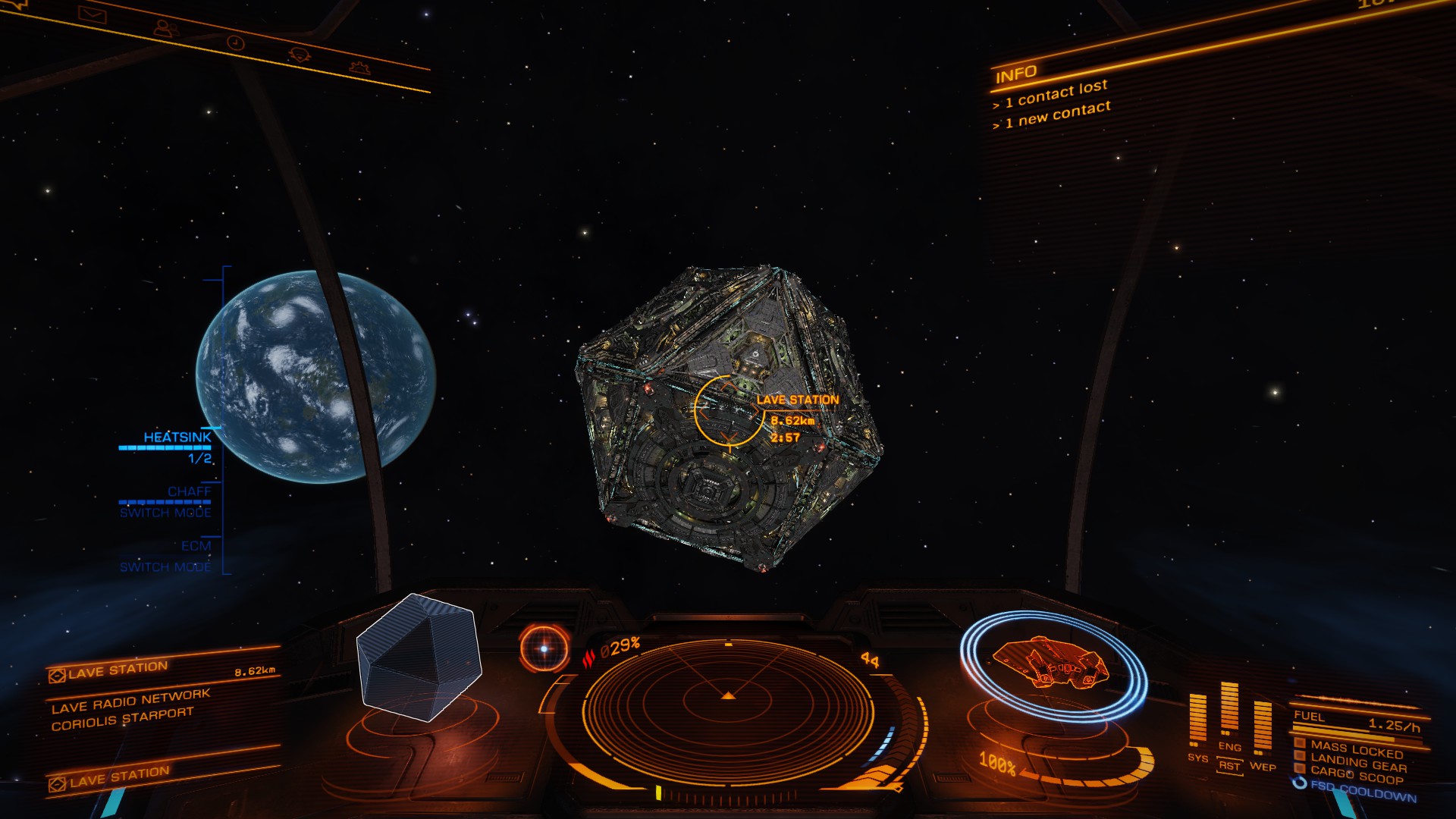Screen dimensions: 1456x819
Task: Open the comms inbox envelope icon
Action: [92, 14]
